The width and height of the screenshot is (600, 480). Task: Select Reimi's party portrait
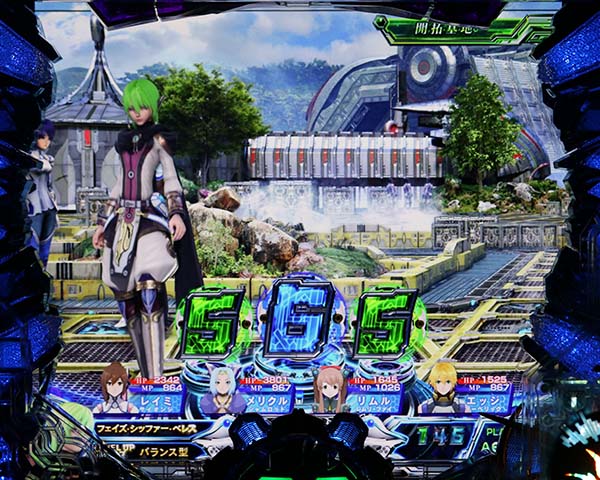(x=115, y=388)
